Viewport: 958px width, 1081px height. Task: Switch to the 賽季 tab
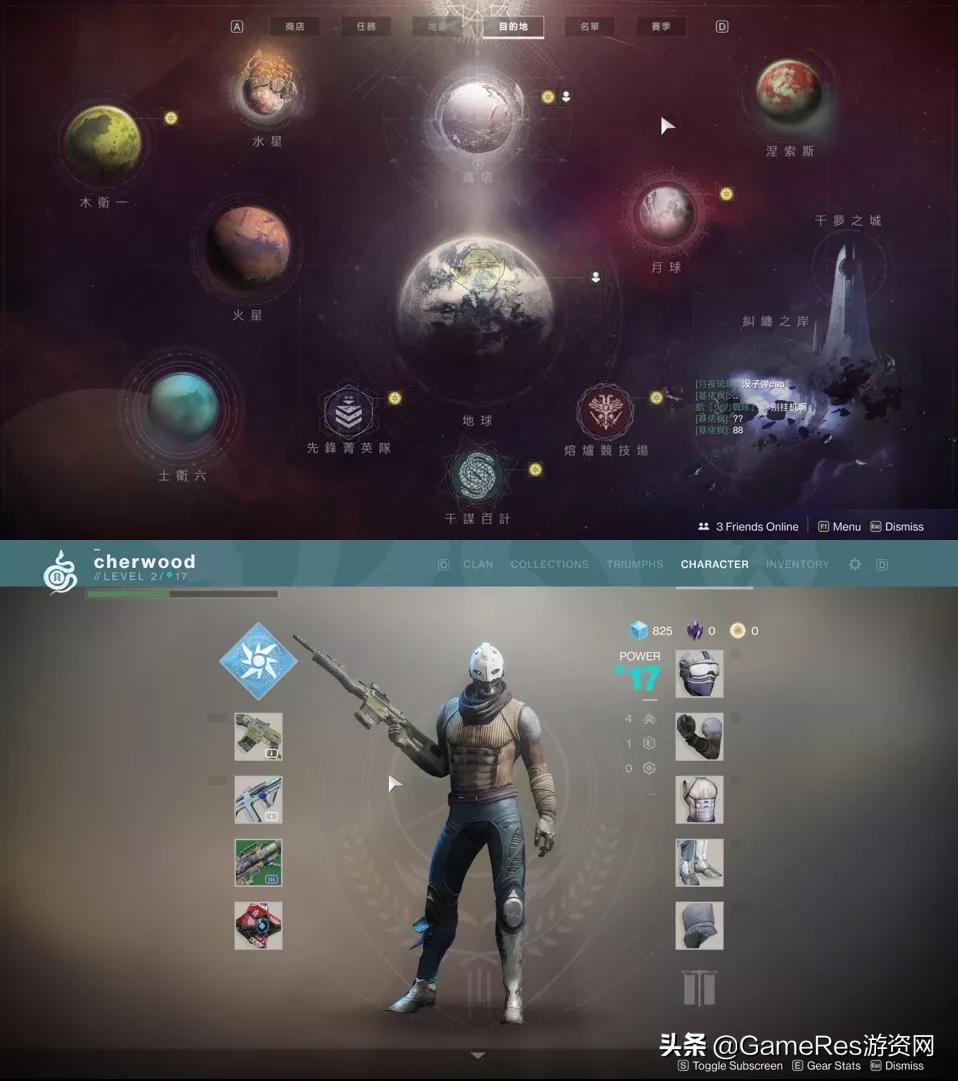[x=661, y=27]
